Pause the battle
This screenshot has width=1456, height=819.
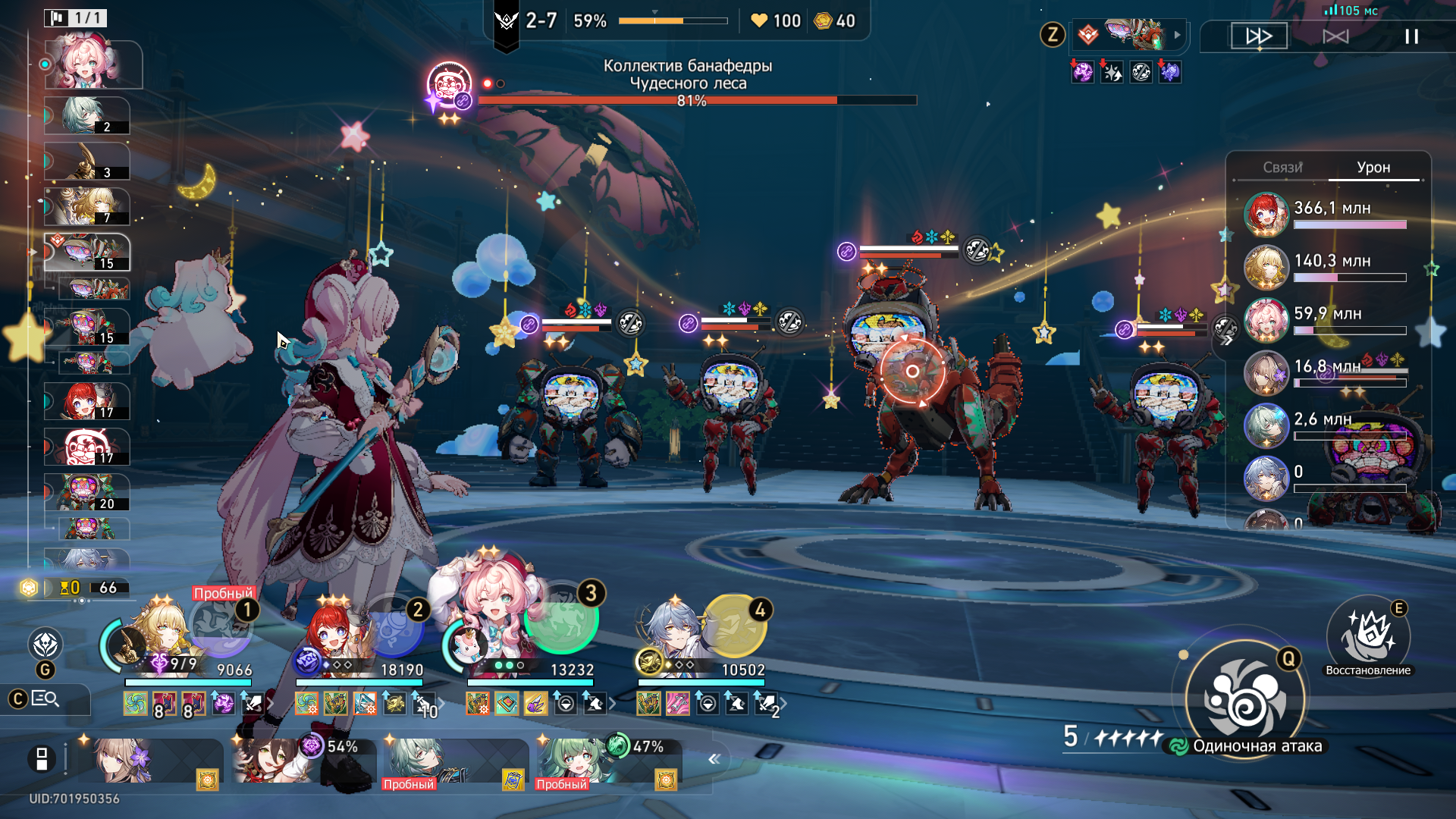tap(1410, 36)
